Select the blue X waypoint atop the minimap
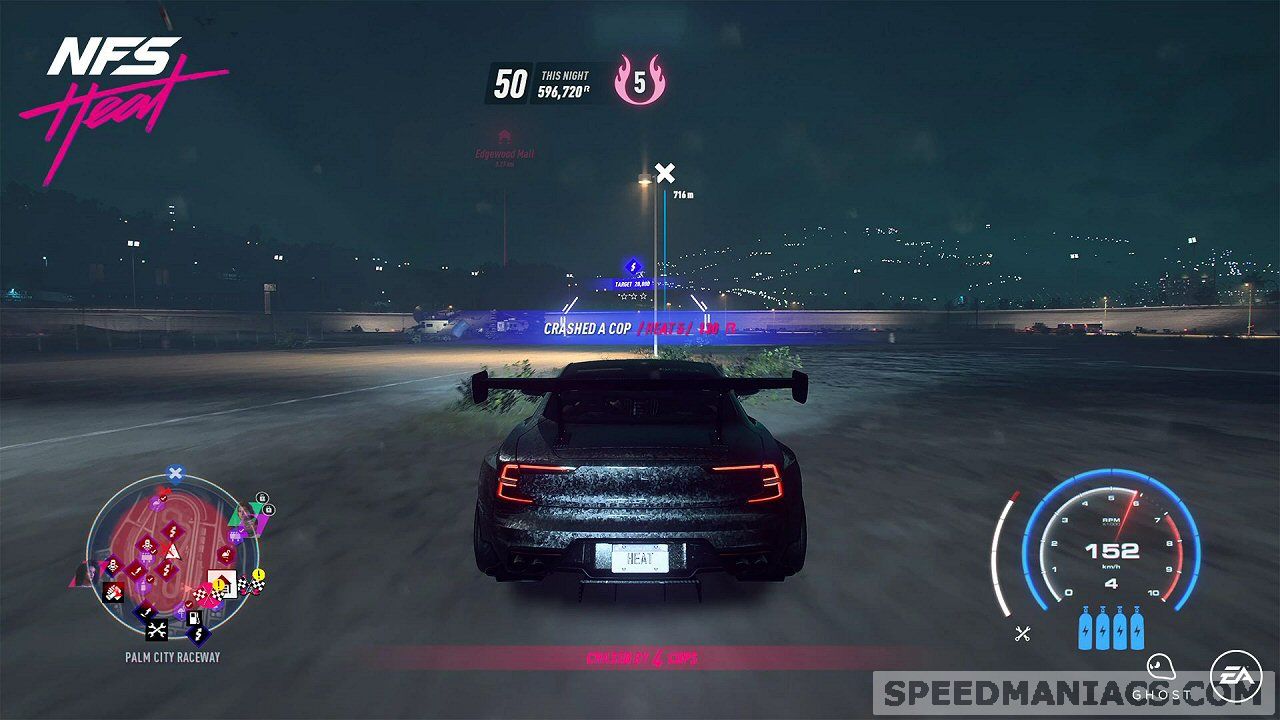 175,474
